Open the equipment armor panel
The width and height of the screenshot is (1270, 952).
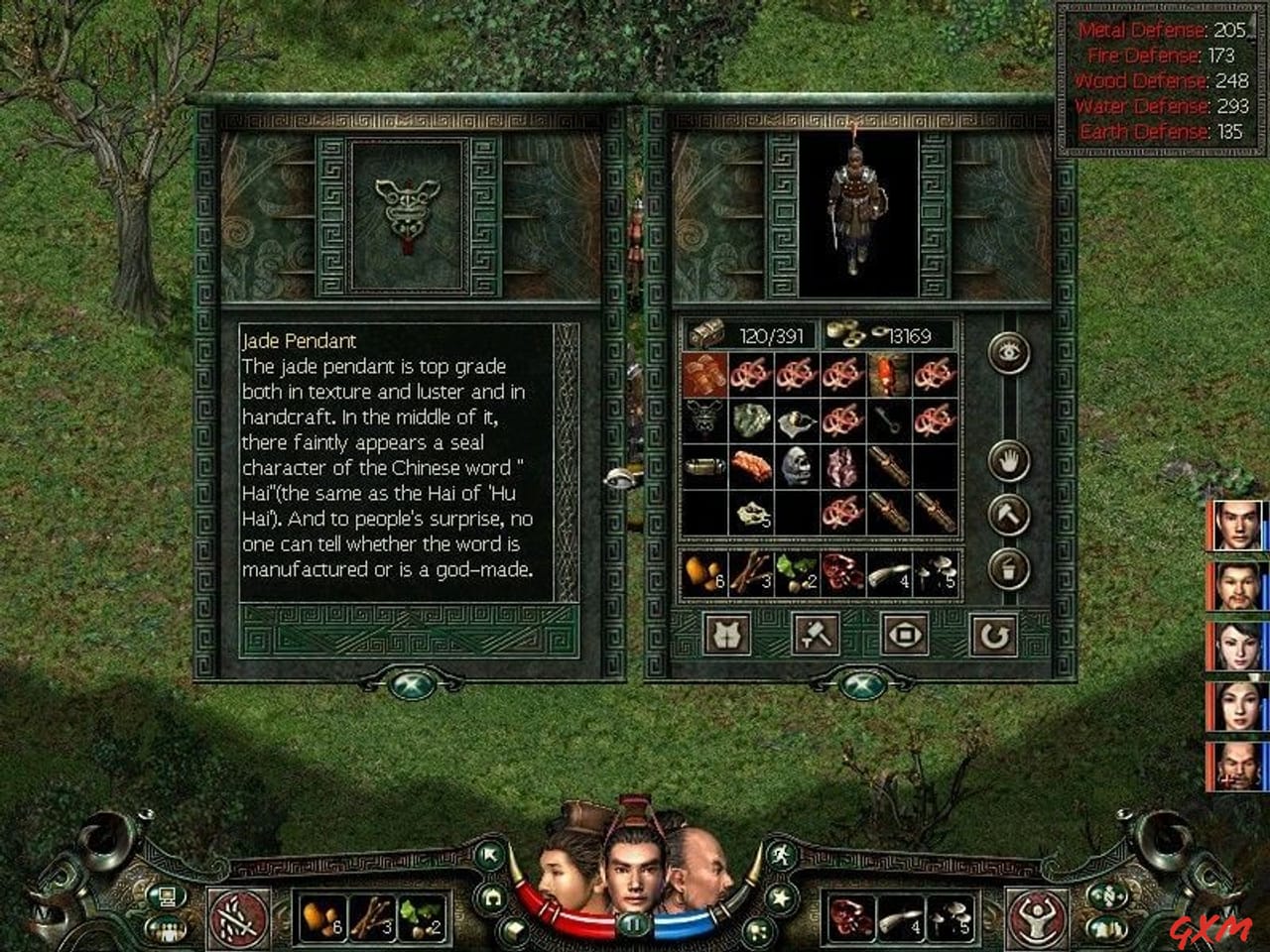click(x=726, y=635)
